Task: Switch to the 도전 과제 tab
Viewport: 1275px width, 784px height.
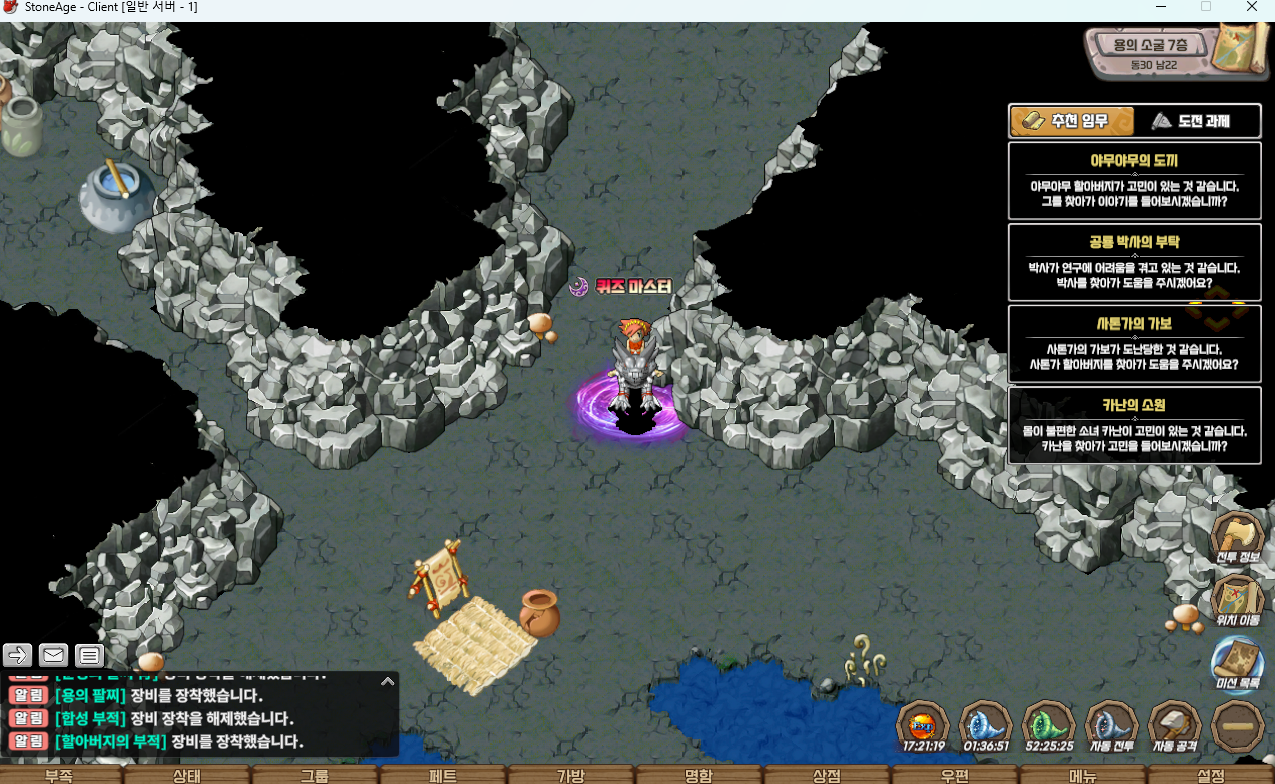Action: coord(1191,122)
